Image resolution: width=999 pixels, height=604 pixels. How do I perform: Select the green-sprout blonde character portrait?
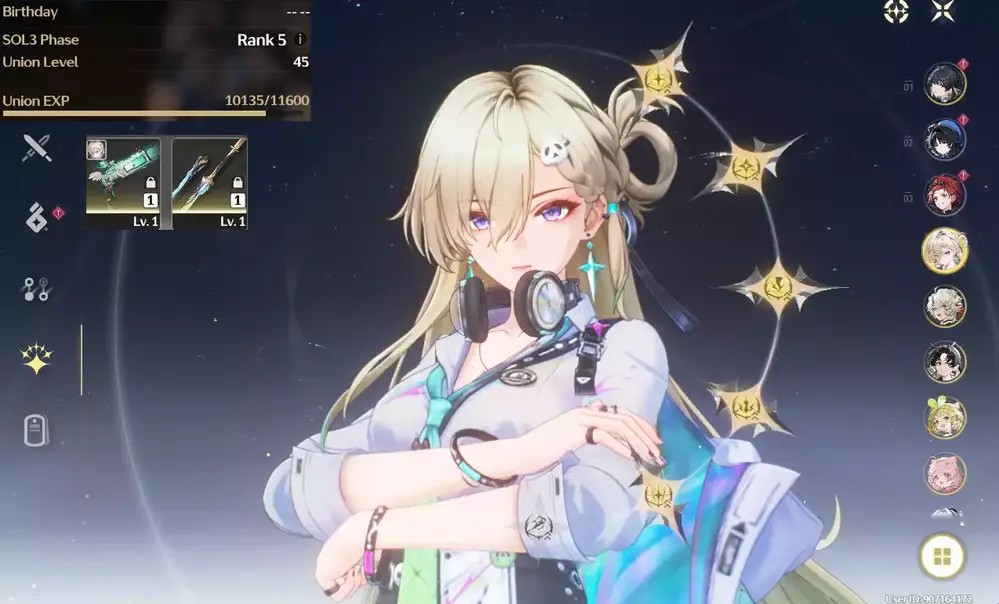[x=945, y=418]
